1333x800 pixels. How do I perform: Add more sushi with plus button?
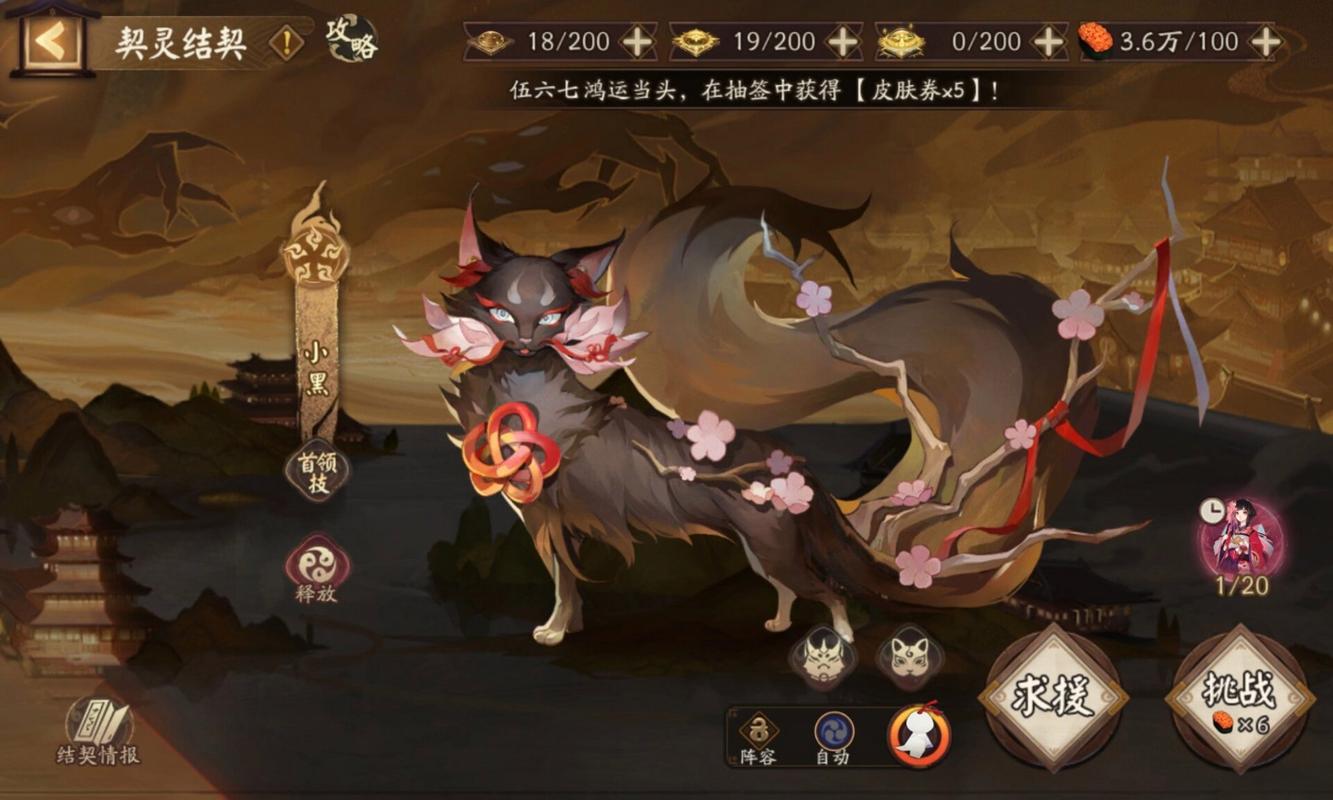click(1266, 42)
